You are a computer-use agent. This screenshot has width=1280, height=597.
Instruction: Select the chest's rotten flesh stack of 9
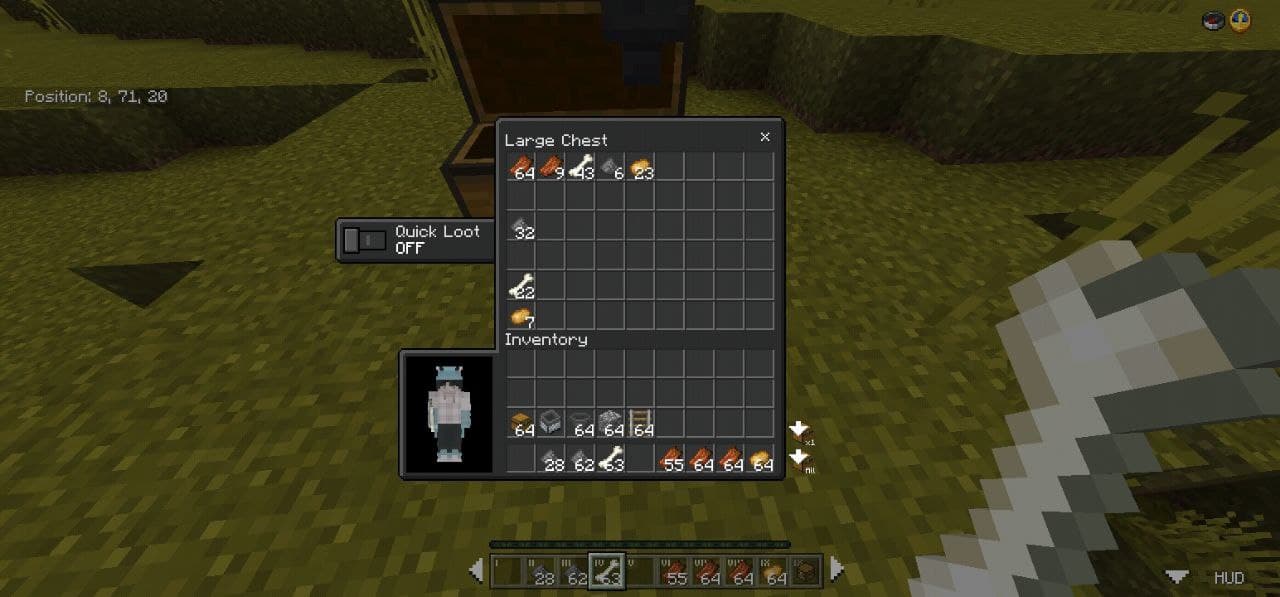click(551, 167)
